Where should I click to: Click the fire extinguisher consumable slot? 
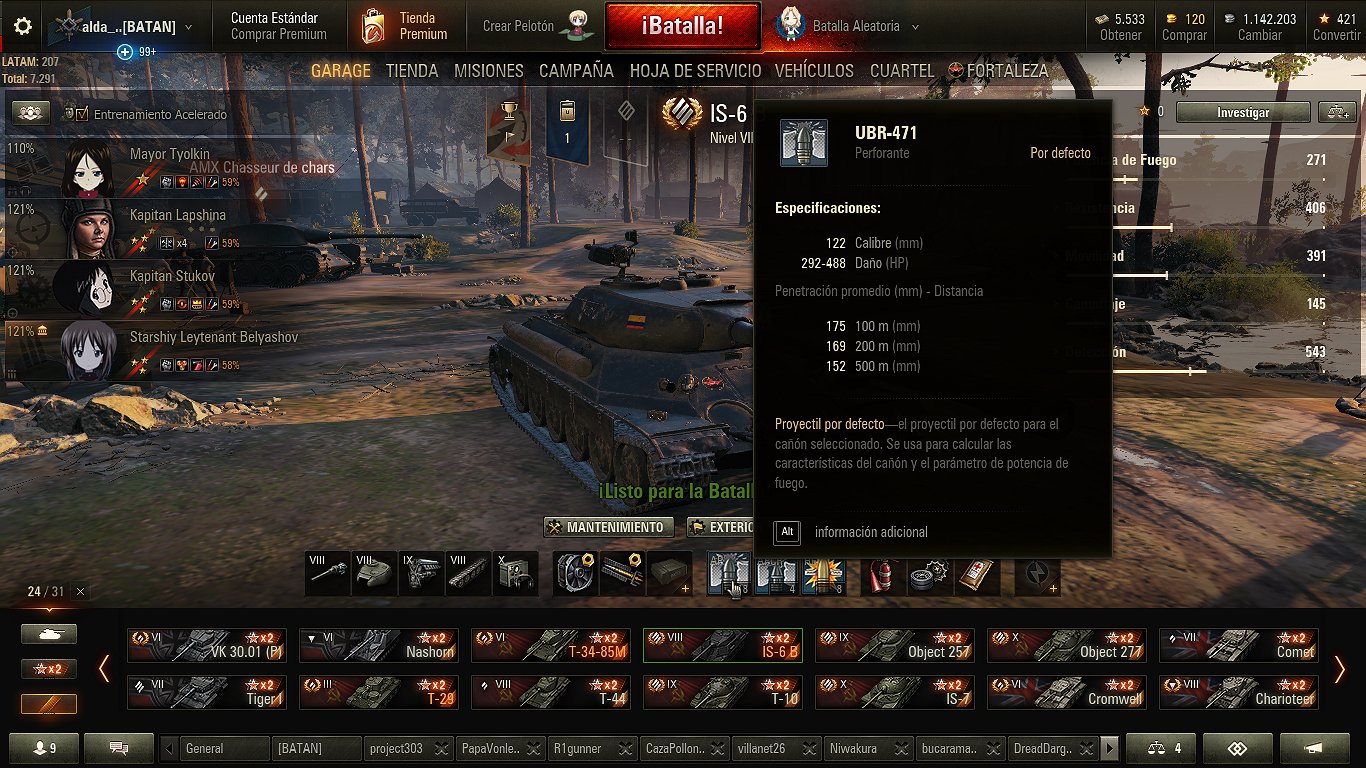(x=881, y=574)
